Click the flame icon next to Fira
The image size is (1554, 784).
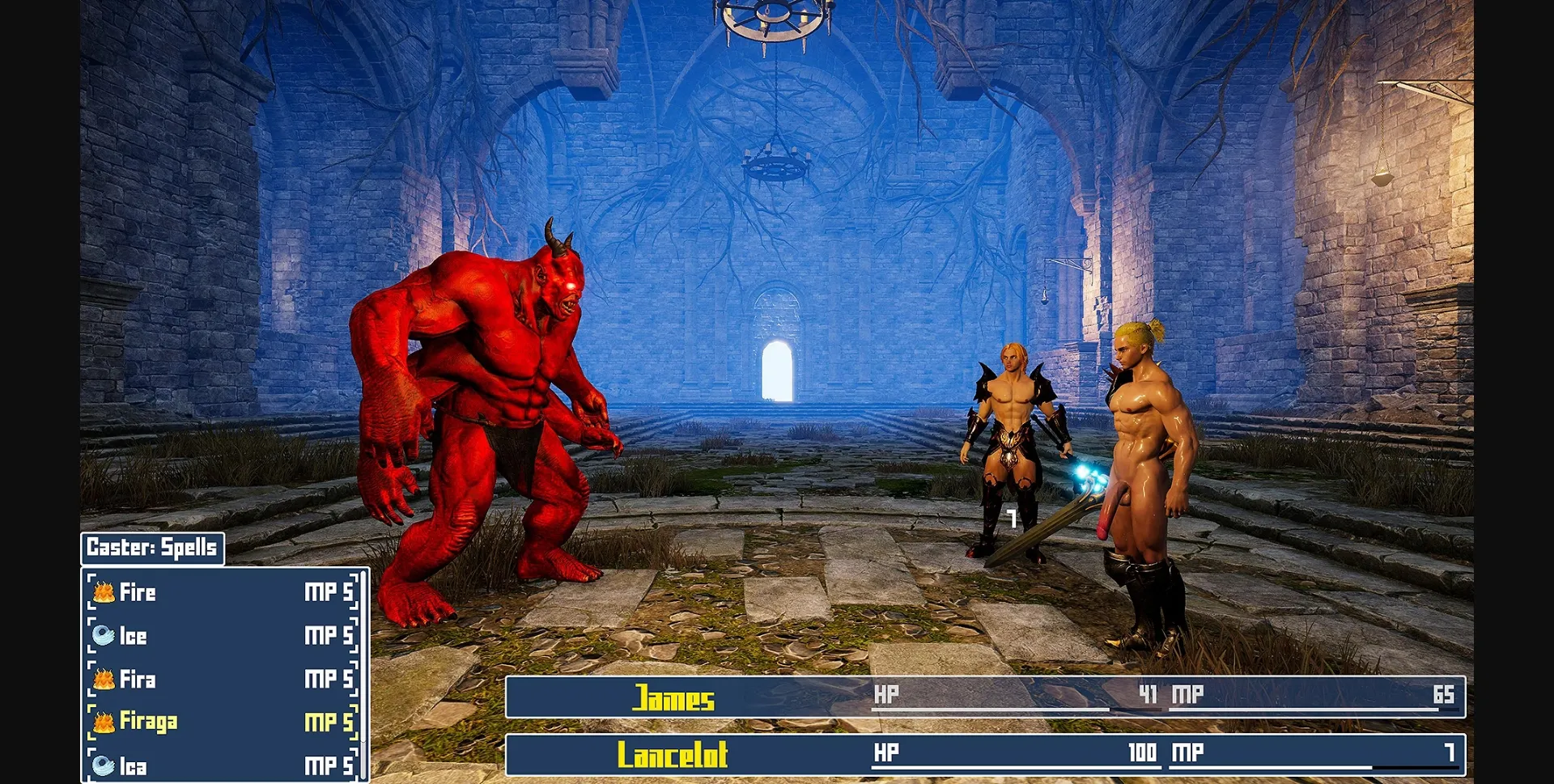point(105,680)
